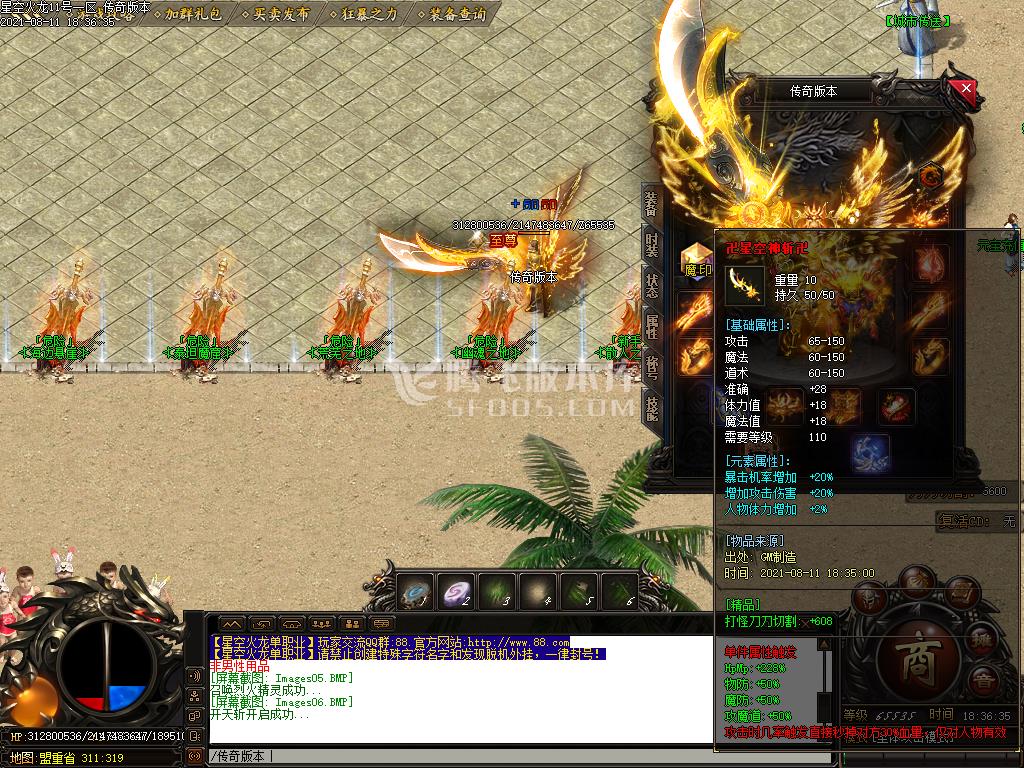
Task: Switch to the 装备 tab
Action: coord(650,203)
